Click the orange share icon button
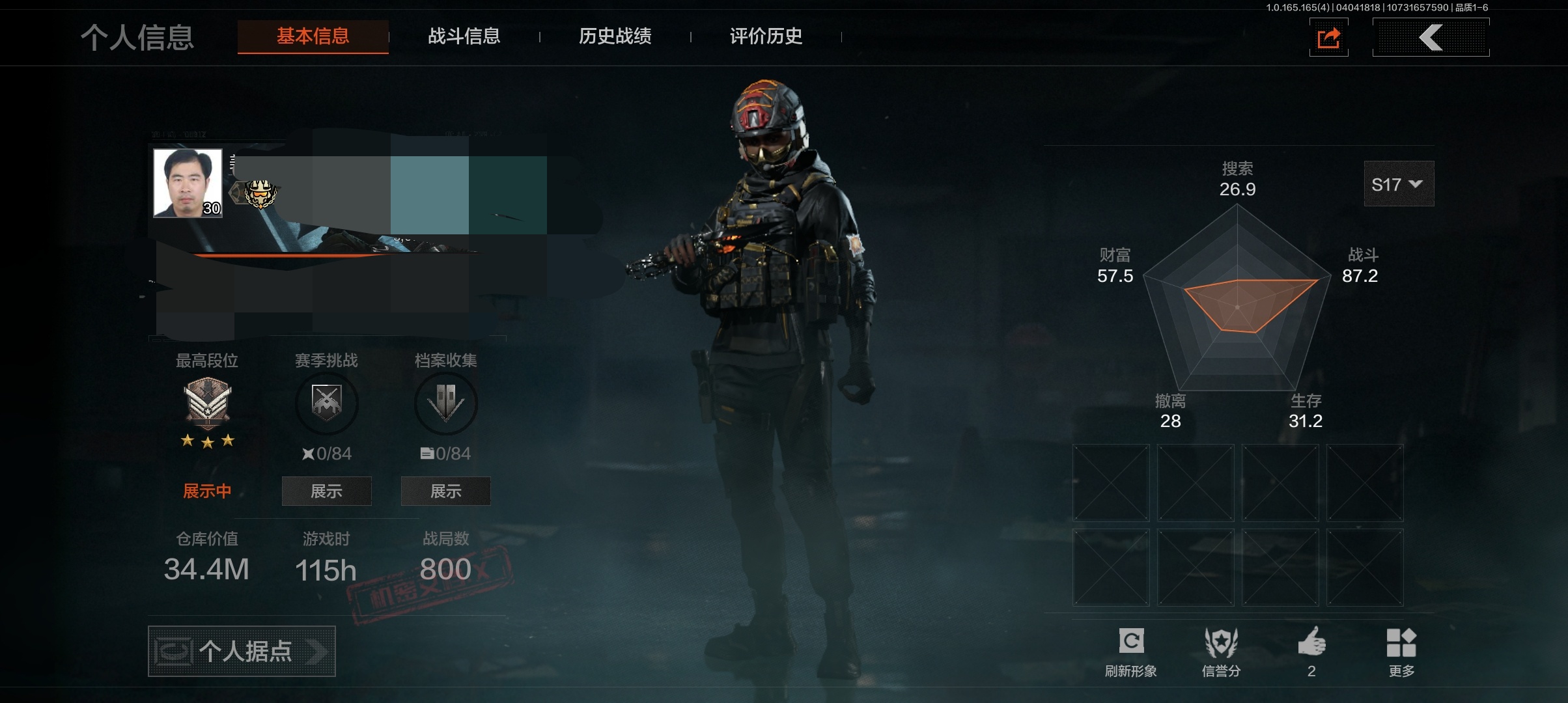This screenshot has width=1568, height=703. tap(1328, 38)
